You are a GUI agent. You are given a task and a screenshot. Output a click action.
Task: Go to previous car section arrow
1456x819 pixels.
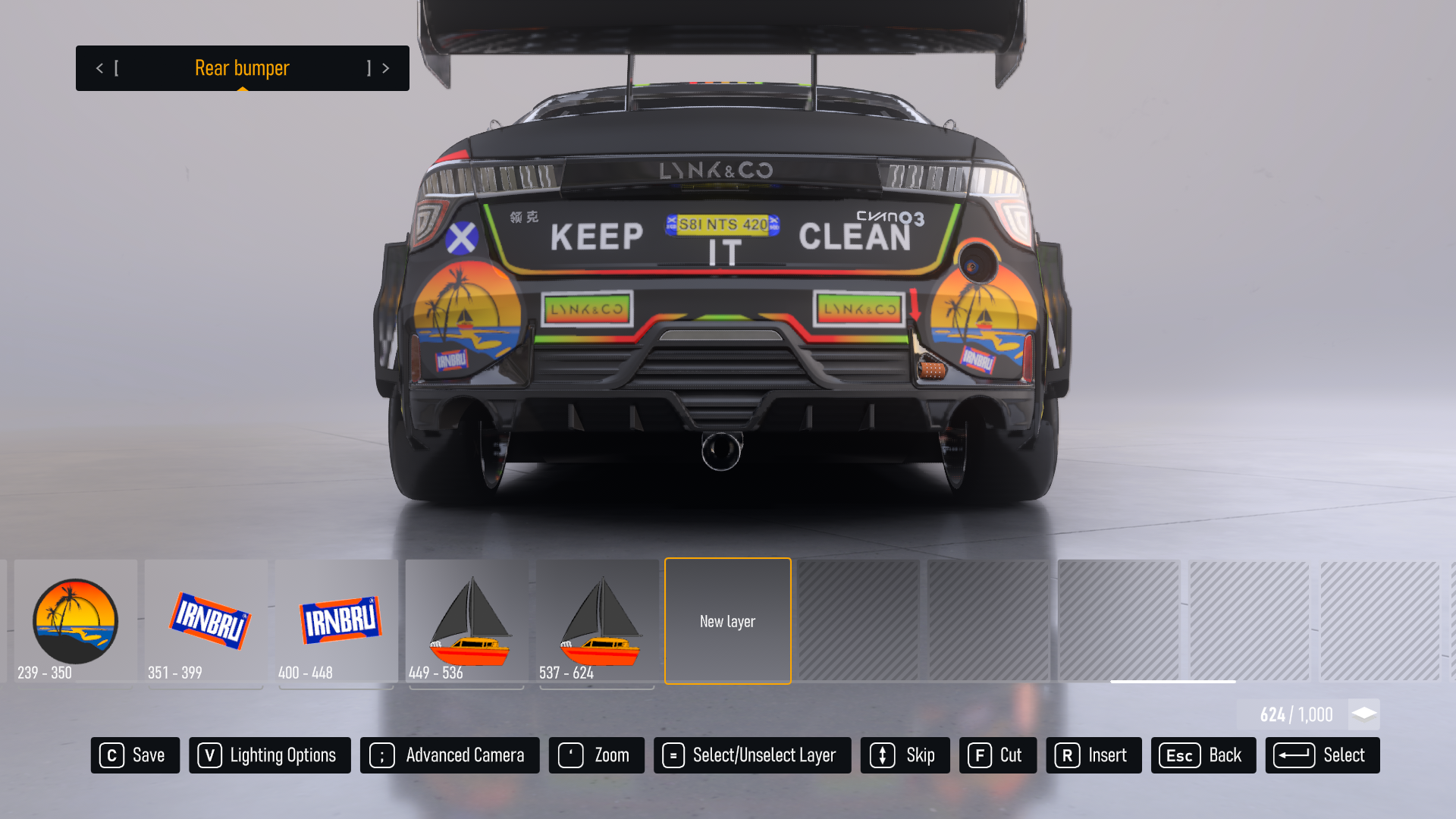(99, 68)
